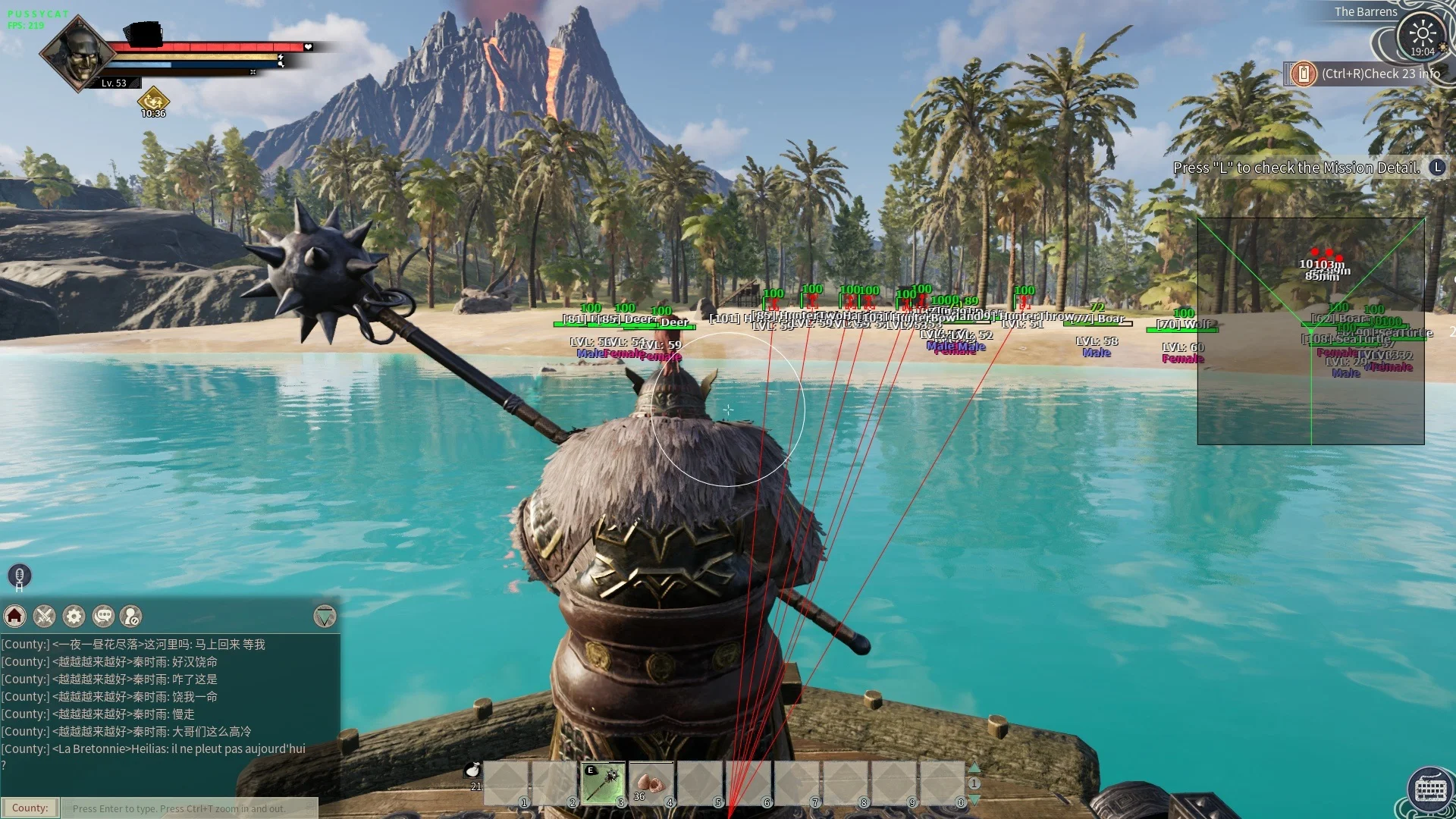1456x819 pixels.
Task: Click the radar minimap overlay panel
Action: click(x=1310, y=331)
